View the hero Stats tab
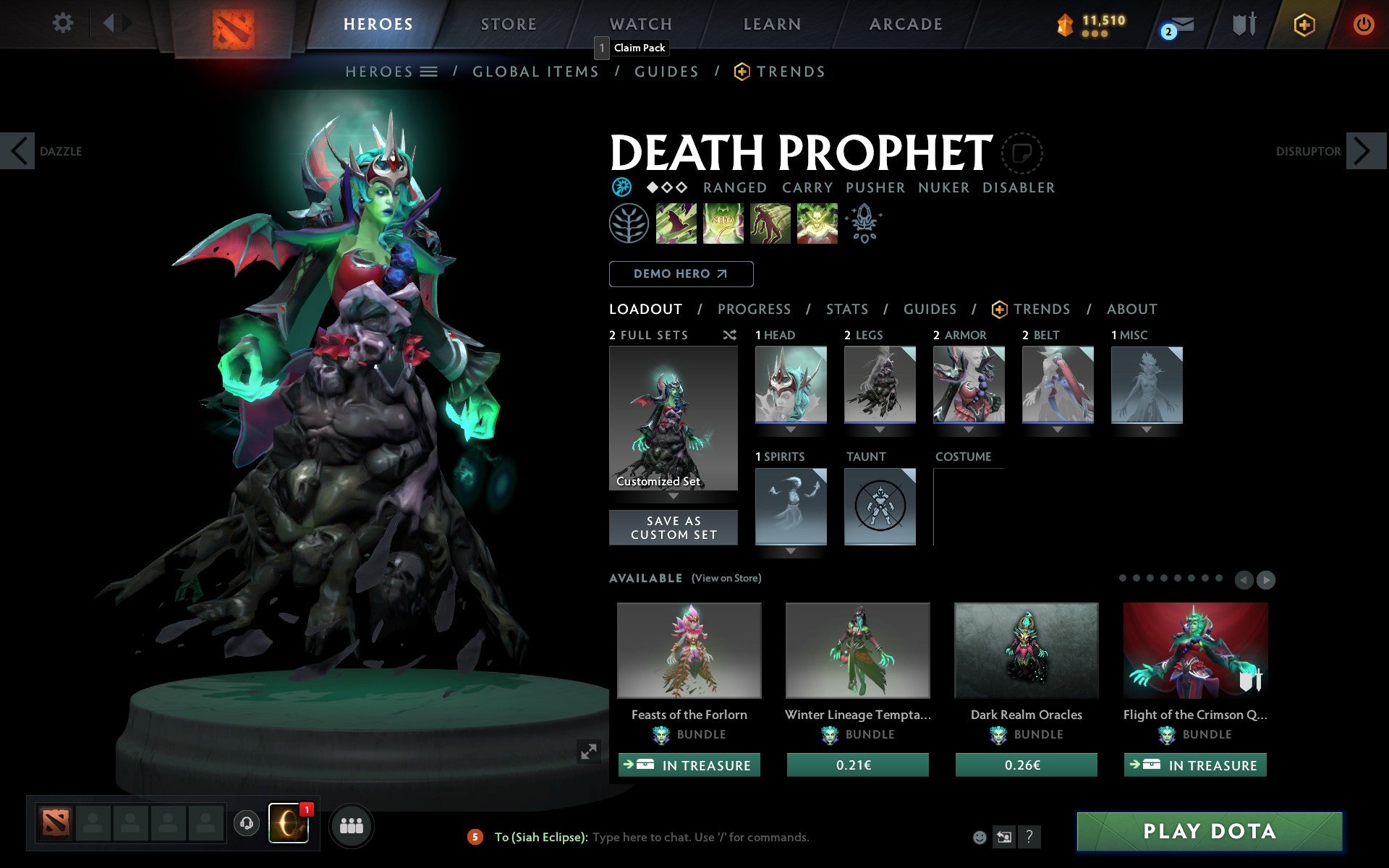The width and height of the screenshot is (1389, 868). [x=846, y=310]
